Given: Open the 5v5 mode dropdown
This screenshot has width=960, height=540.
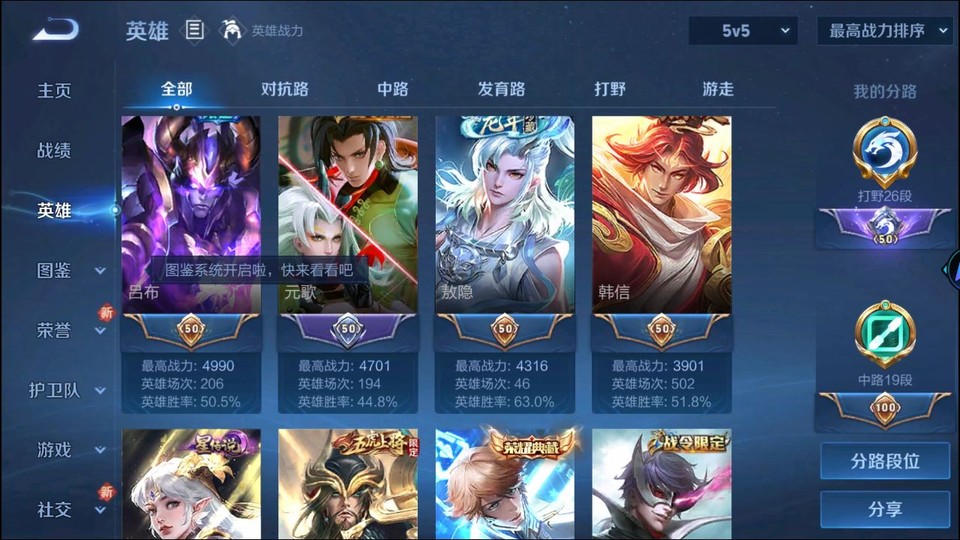Looking at the screenshot, I should point(743,31).
